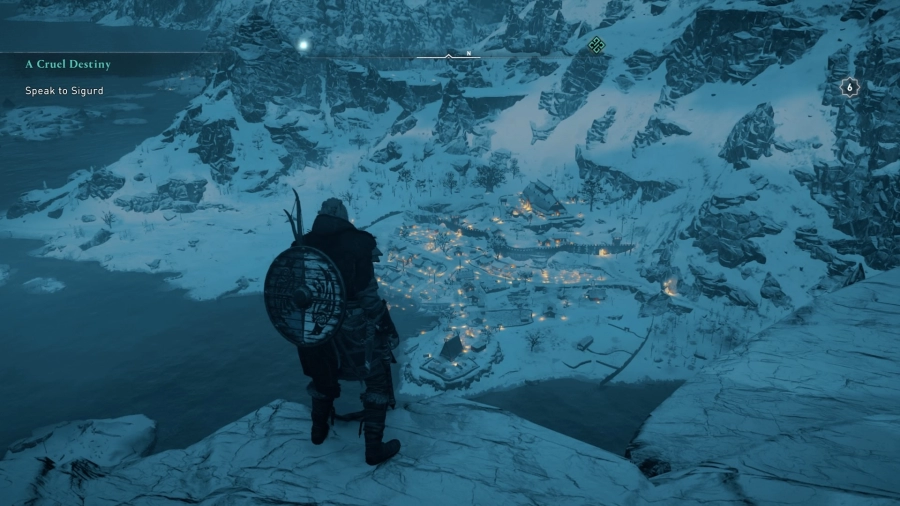Select the glowing white compass marker

click(302, 44)
